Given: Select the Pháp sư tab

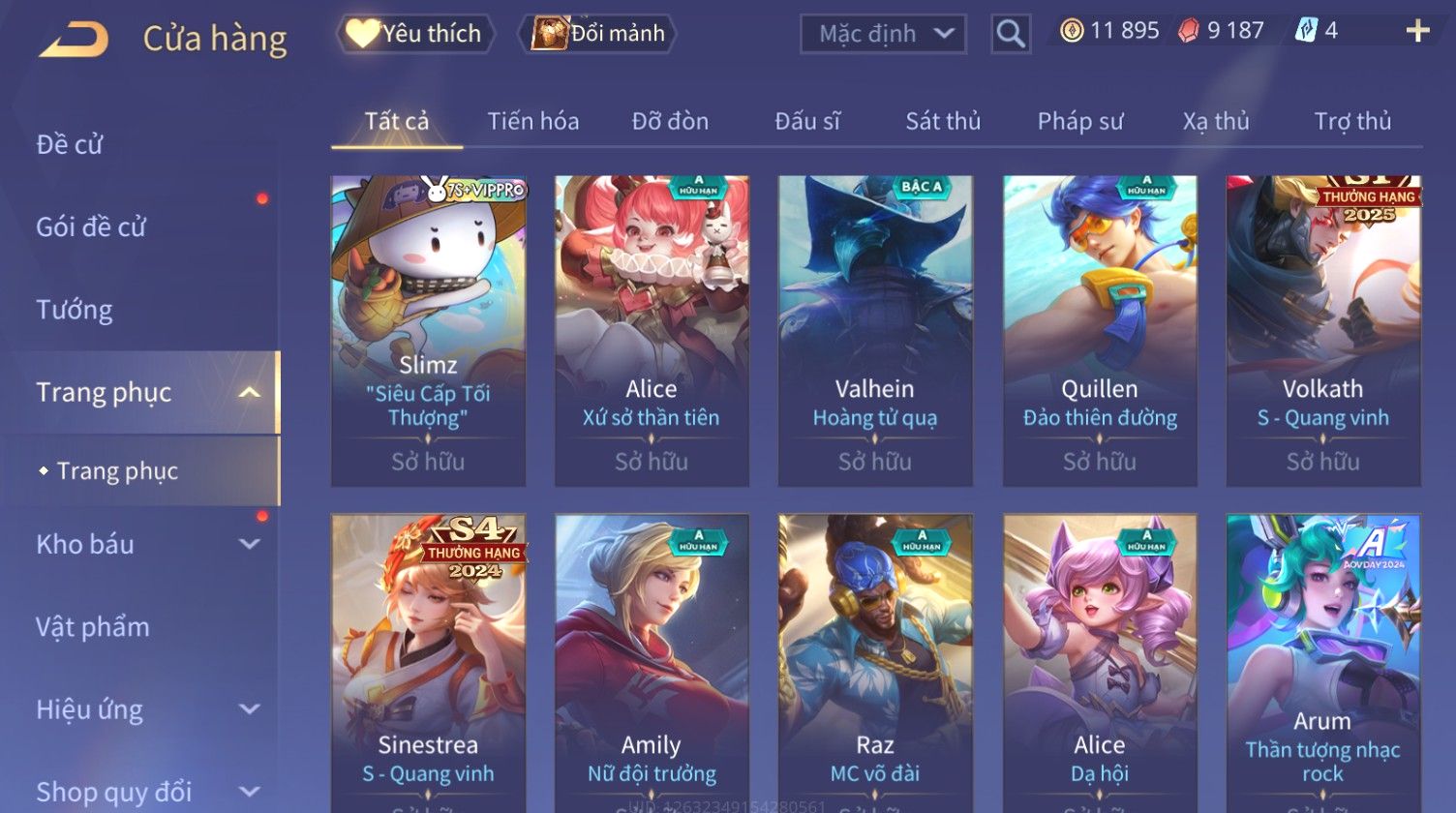Looking at the screenshot, I should tap(1080, 121).
